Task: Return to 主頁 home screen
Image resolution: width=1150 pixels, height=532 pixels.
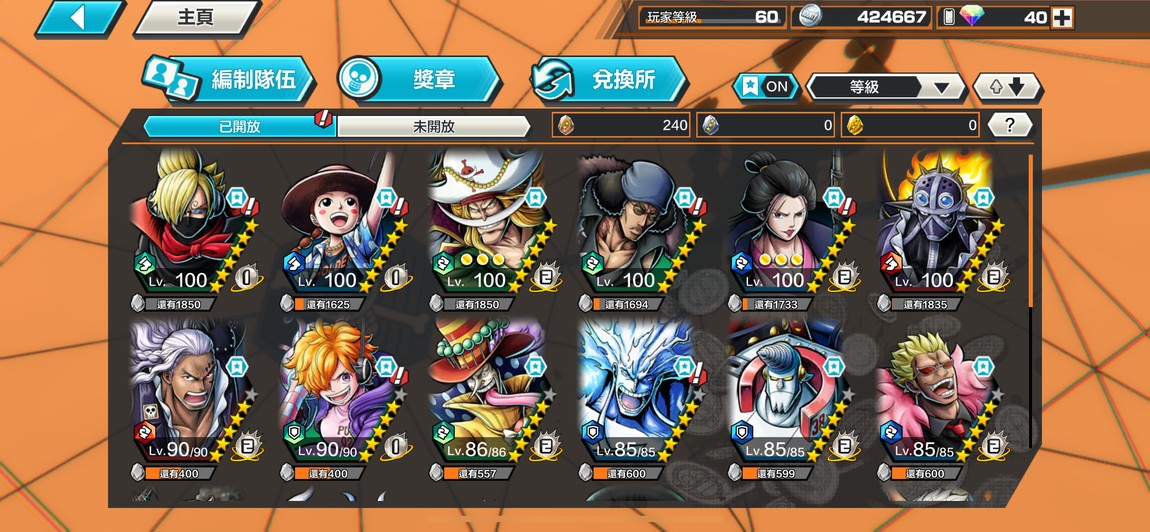Action: pyautogui.click(x=195, y=18)
